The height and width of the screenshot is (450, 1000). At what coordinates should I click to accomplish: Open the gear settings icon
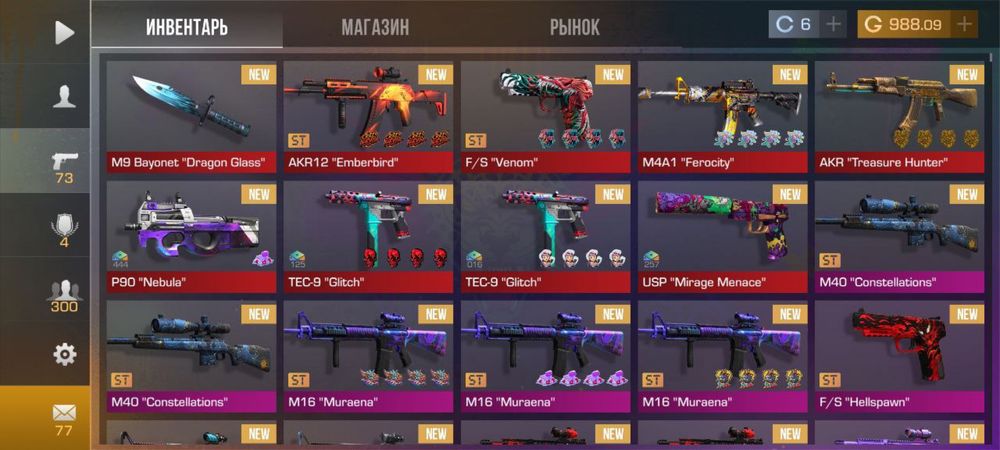point(64,353)
